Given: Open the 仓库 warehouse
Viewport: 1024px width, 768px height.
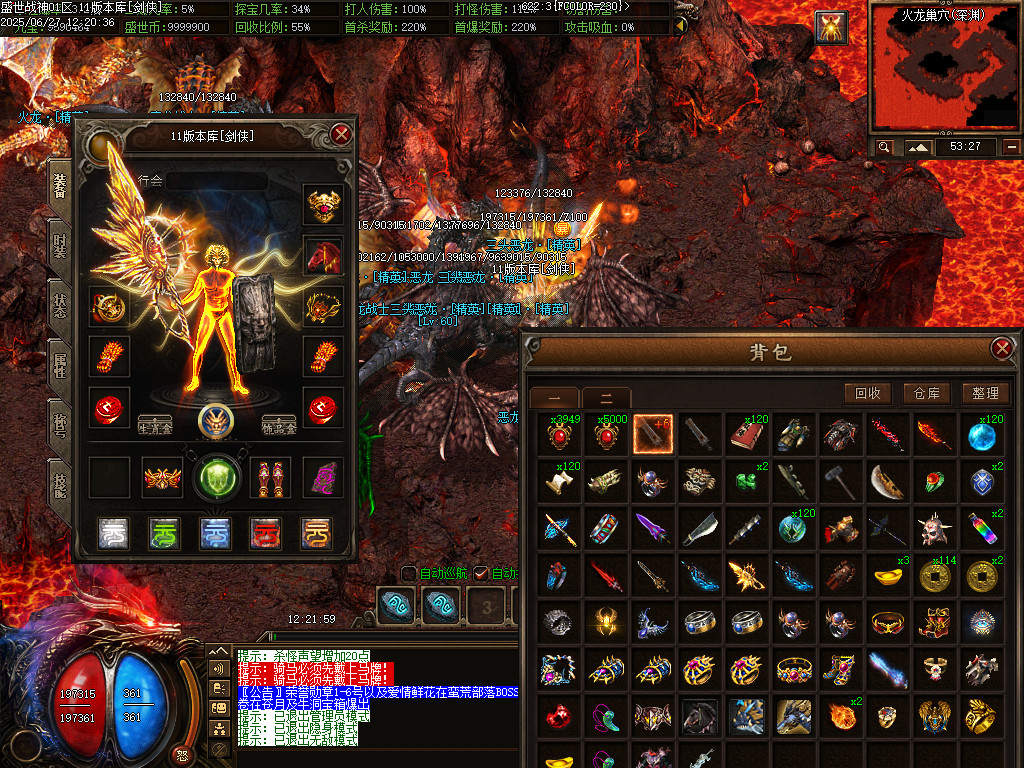Looking at the screenshot, I should [x=926, y=393].
